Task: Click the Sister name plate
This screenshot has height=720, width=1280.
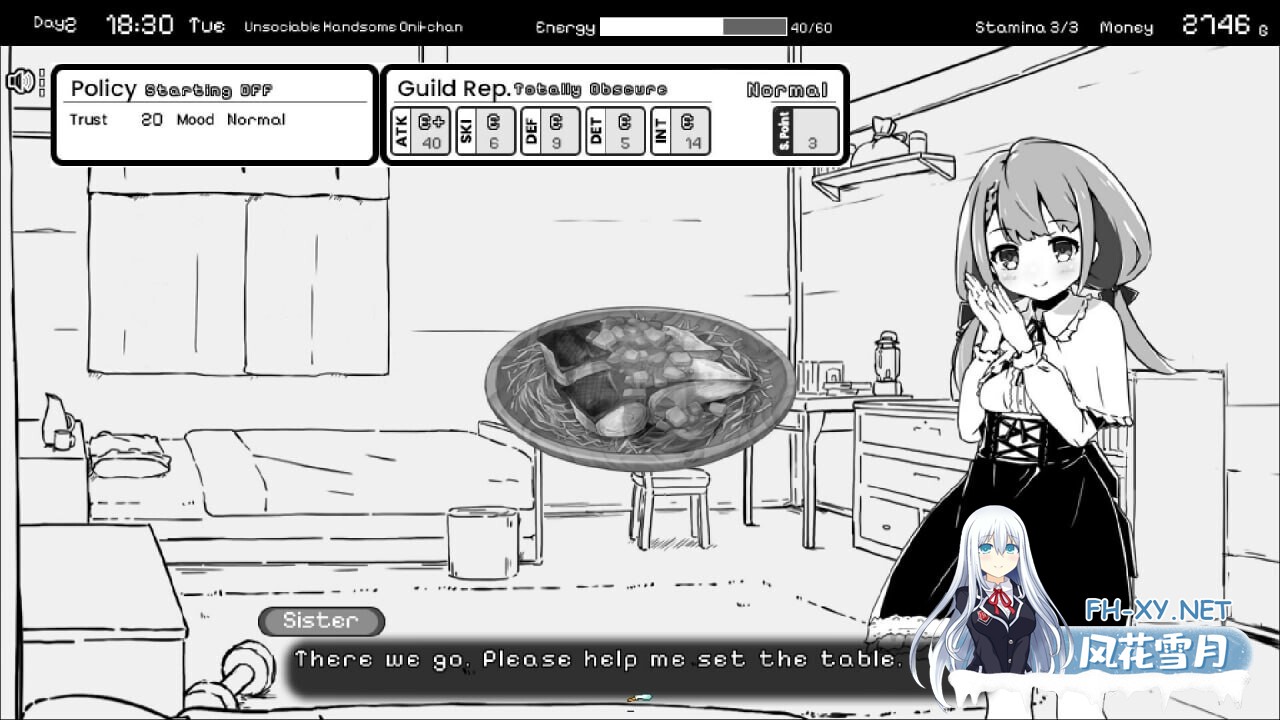Action: (320, 621)
